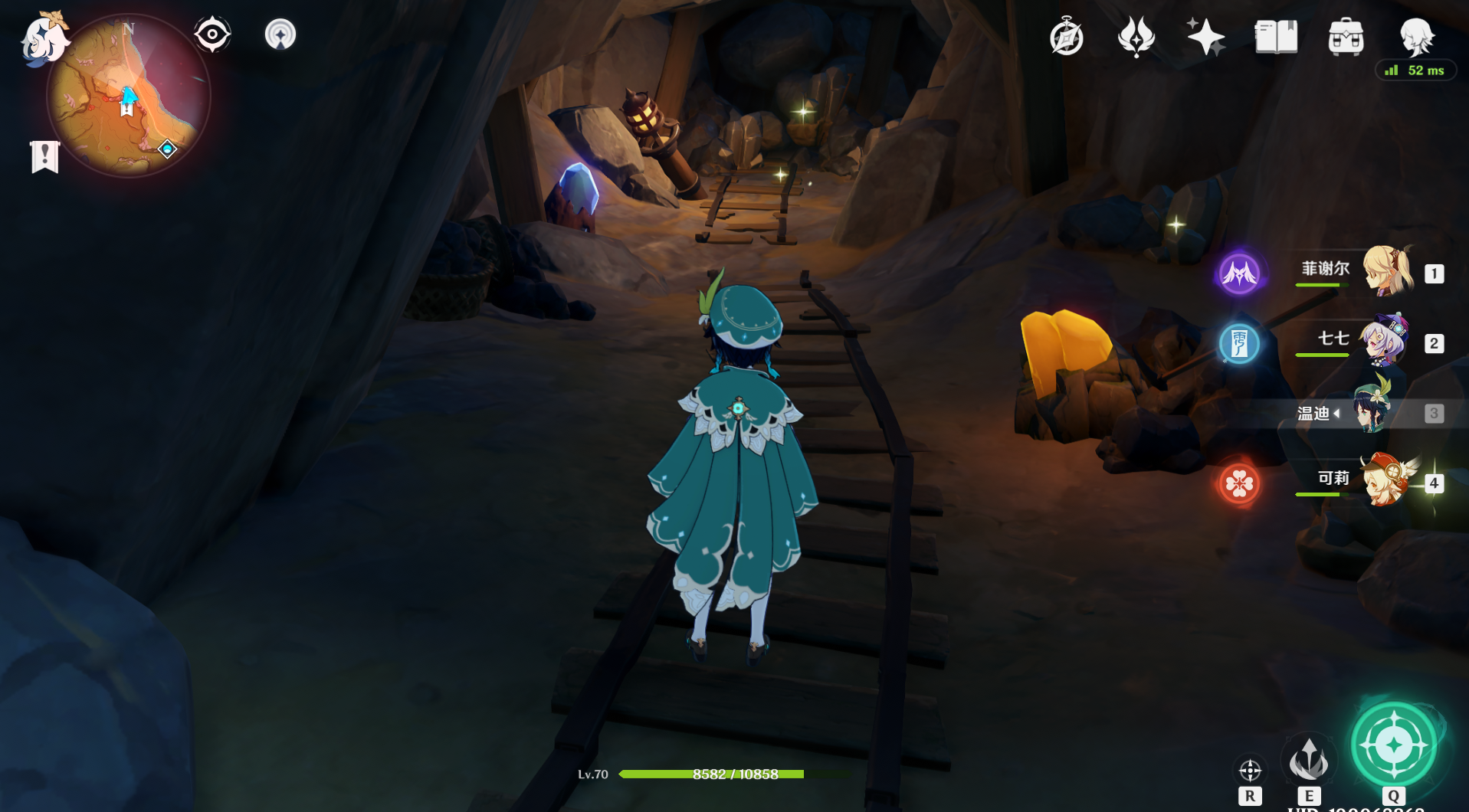Use Venti's elemental skill icon
The image size is (1469, 812).
point(1308,760)
